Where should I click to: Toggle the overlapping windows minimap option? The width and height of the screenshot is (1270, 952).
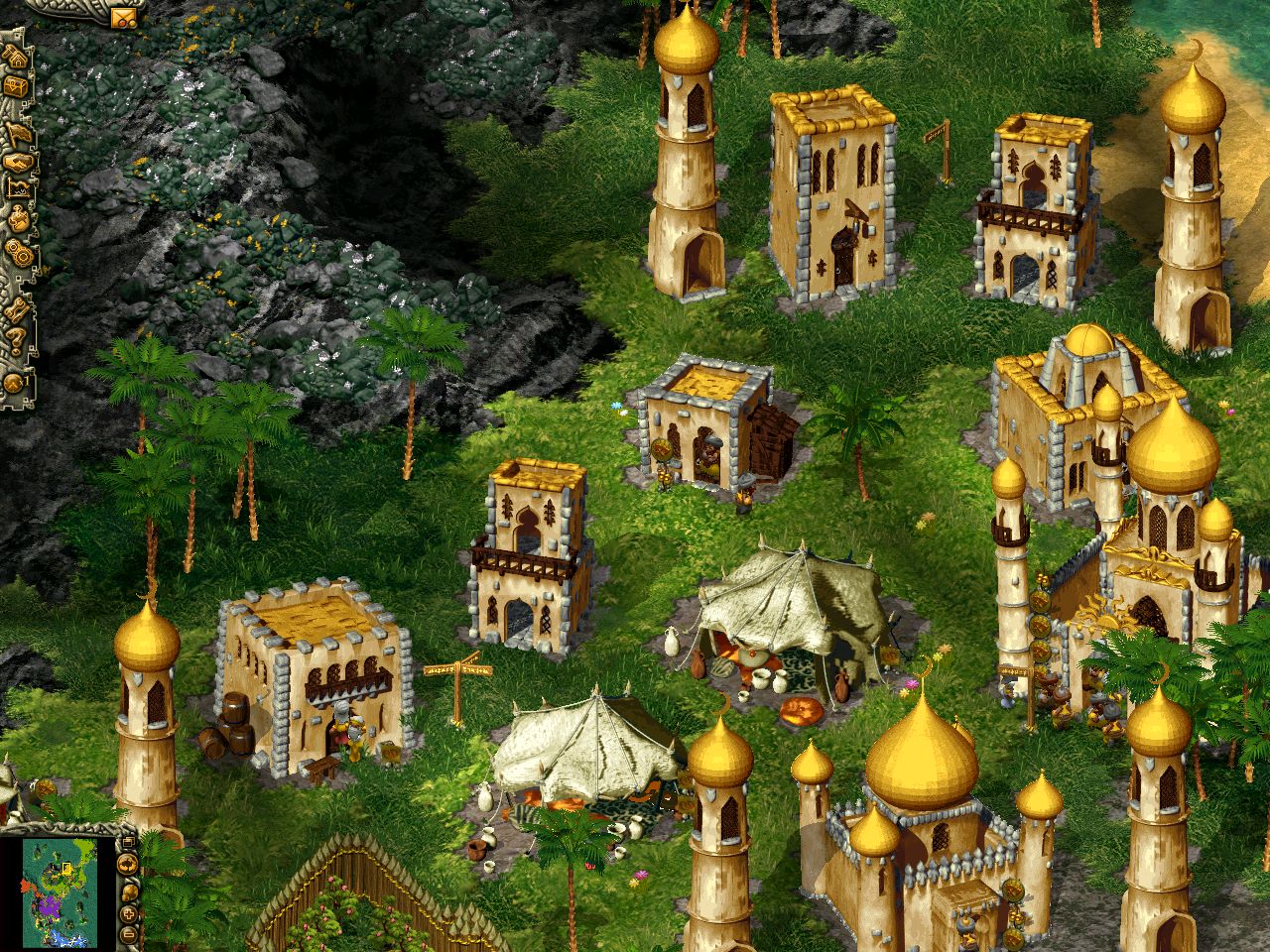[128, 842]
